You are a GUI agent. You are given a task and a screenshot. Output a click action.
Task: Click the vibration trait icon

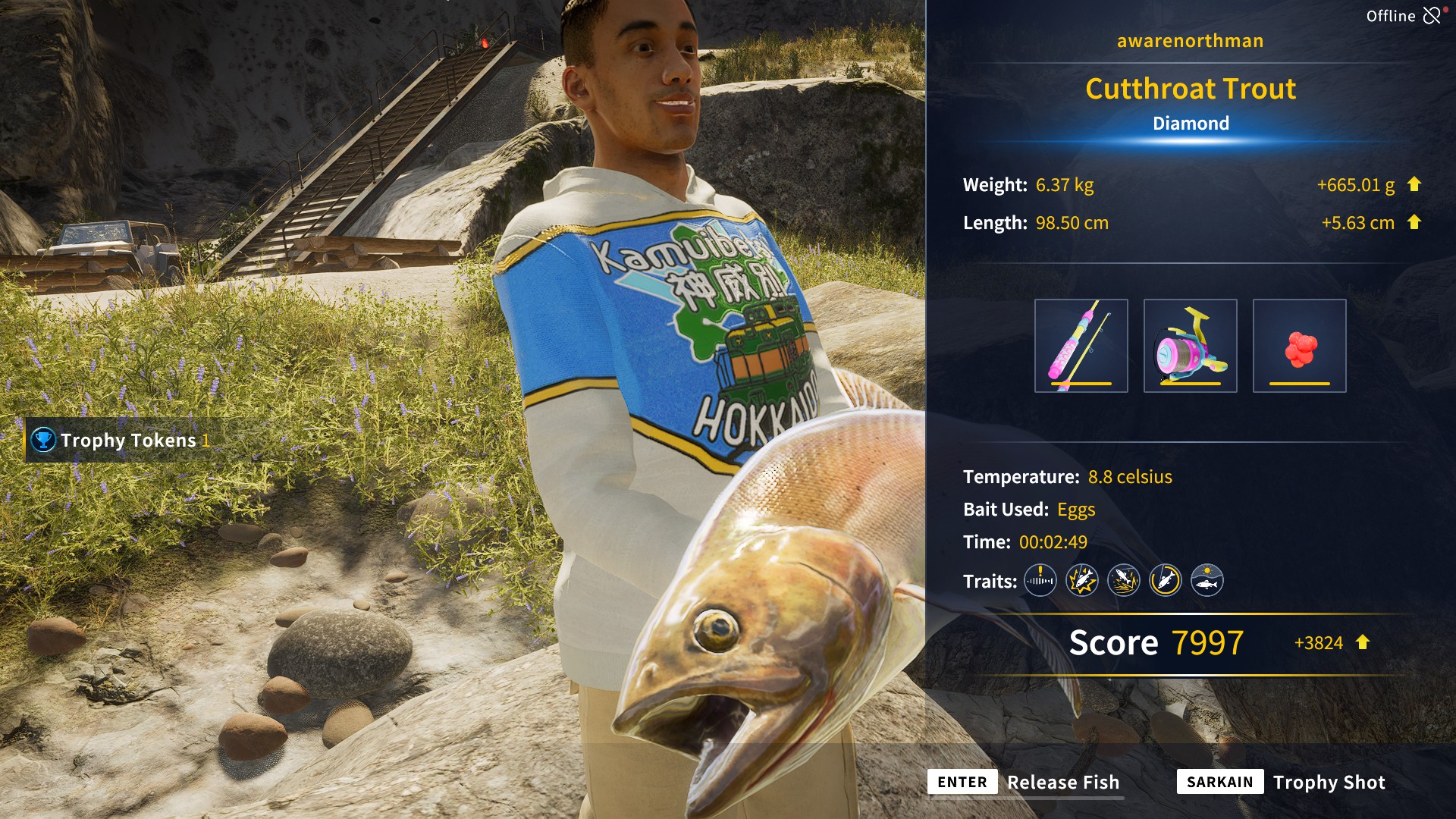1040,581
